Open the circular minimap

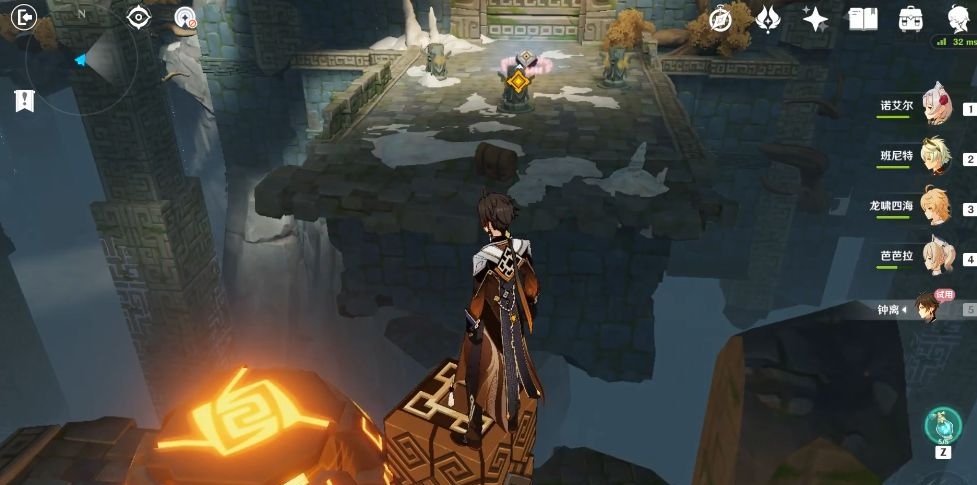pos(80,60)
